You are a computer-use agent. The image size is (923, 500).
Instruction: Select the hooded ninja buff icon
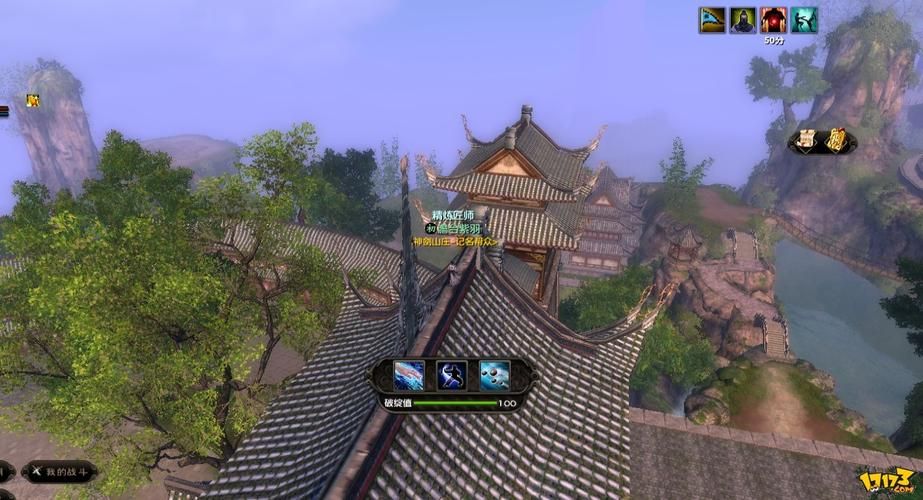pos(743,20)
